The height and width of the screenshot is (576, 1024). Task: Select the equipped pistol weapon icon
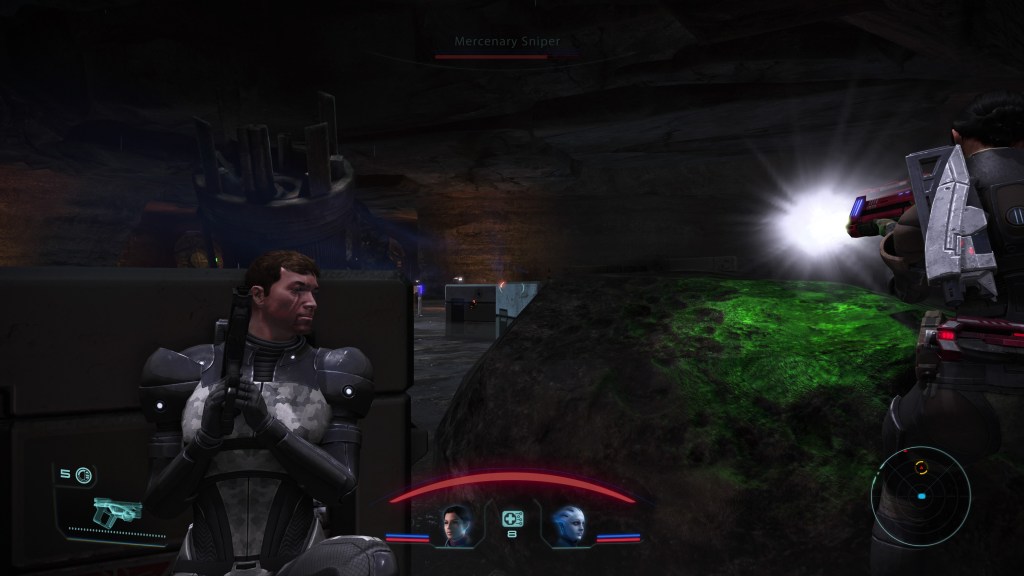click(117, 512)
